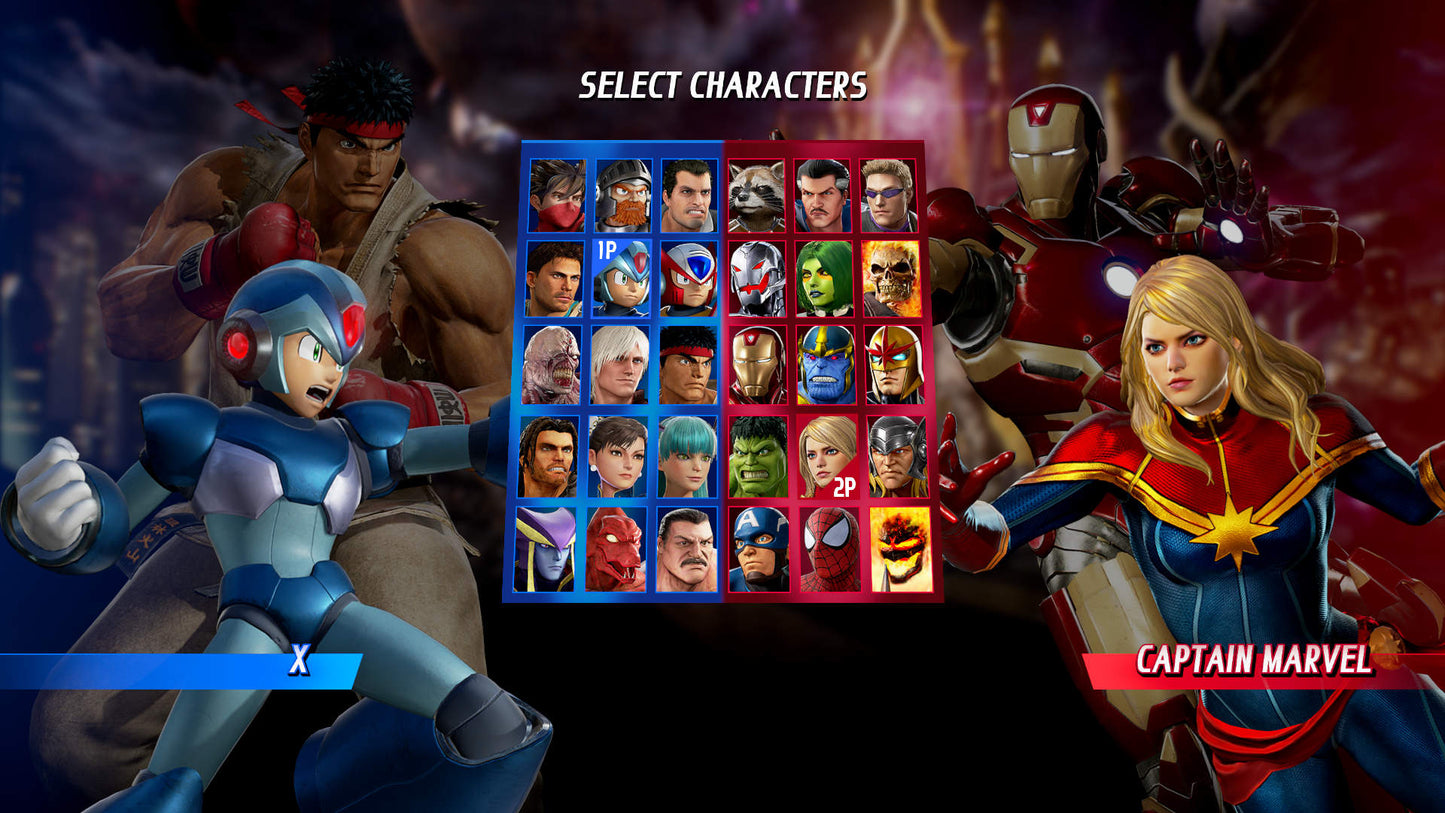This screenshot has width=1445, height=813.
Task: Select Haggar's mustached portrait
Action: [x=690, y=549]
